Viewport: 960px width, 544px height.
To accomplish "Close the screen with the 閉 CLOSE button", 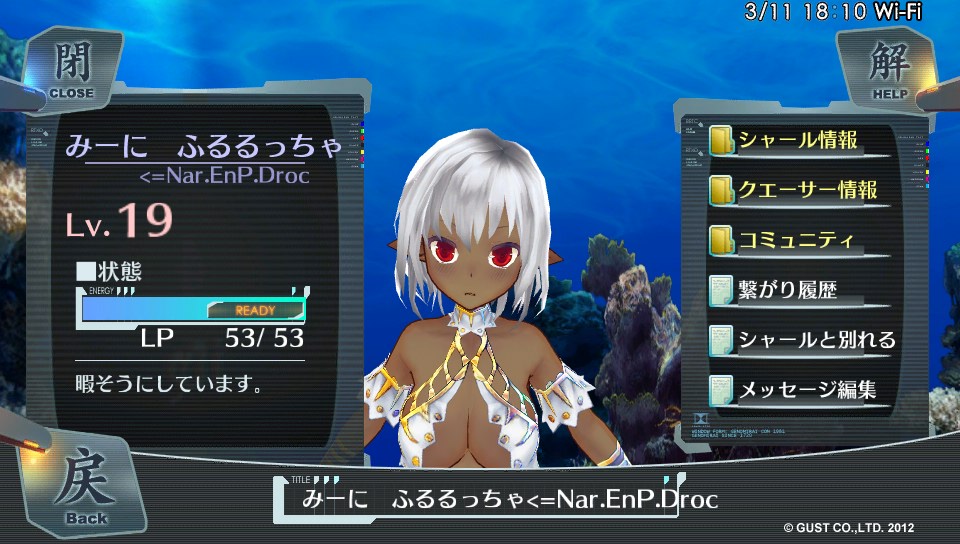I will pyautogui.click(x=70, y=68).
